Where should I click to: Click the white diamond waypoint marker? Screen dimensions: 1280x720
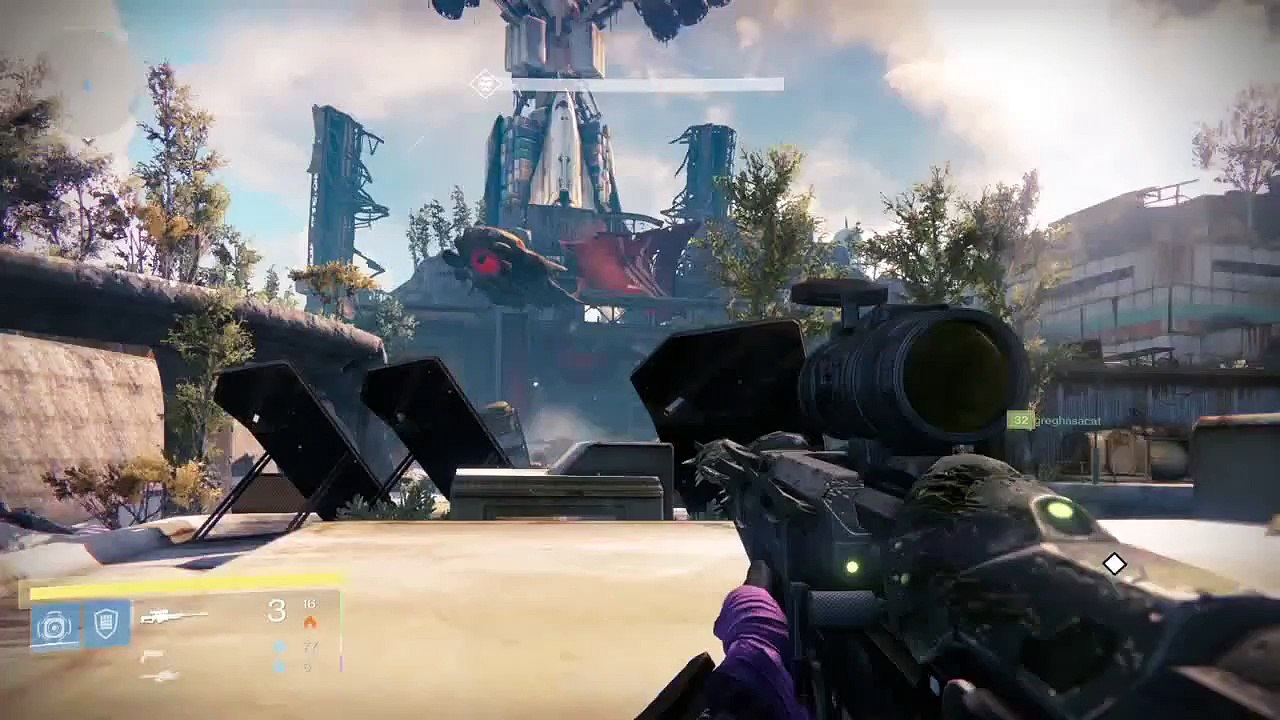point(1114,564)
